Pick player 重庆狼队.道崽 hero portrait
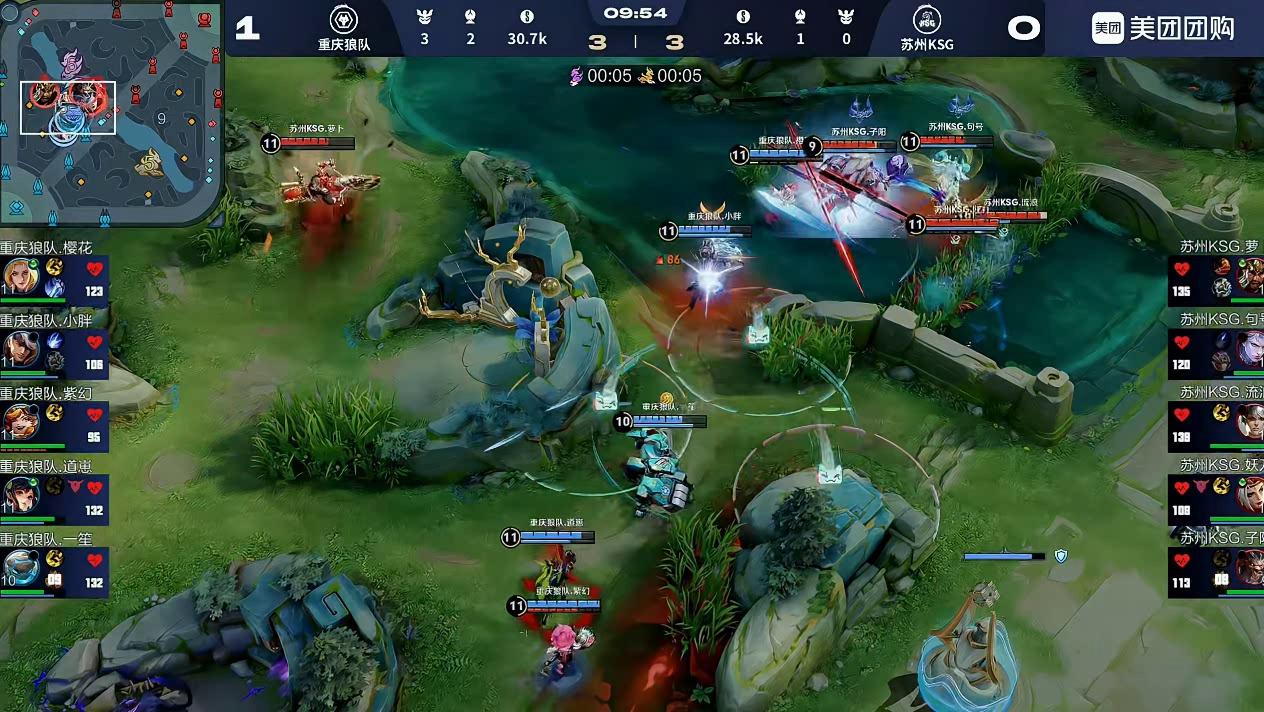 click(x=20, y=495)
